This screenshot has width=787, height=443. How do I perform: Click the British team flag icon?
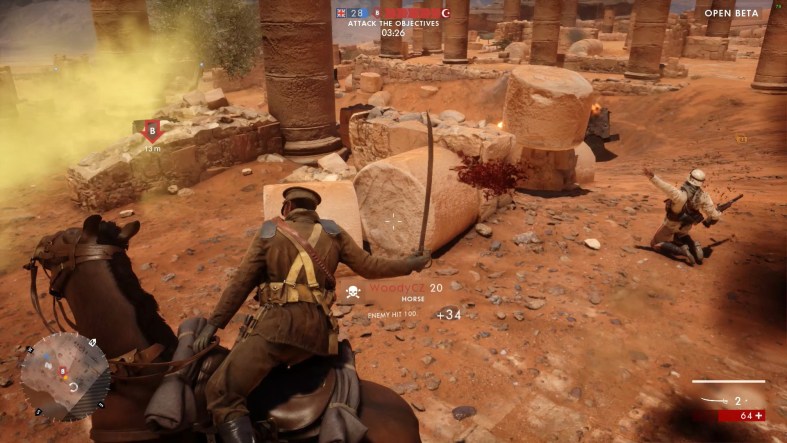point(342,13)
